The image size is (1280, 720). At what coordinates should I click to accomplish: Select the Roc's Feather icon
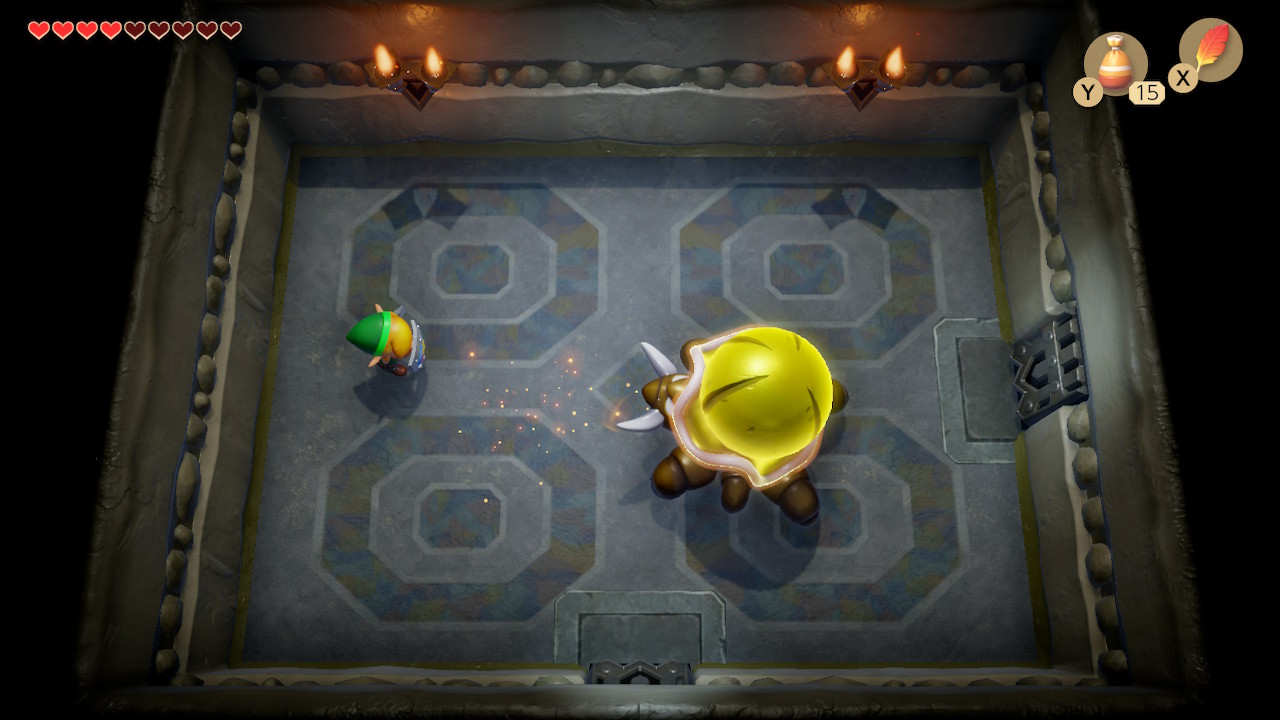(x=1213, y=50)
